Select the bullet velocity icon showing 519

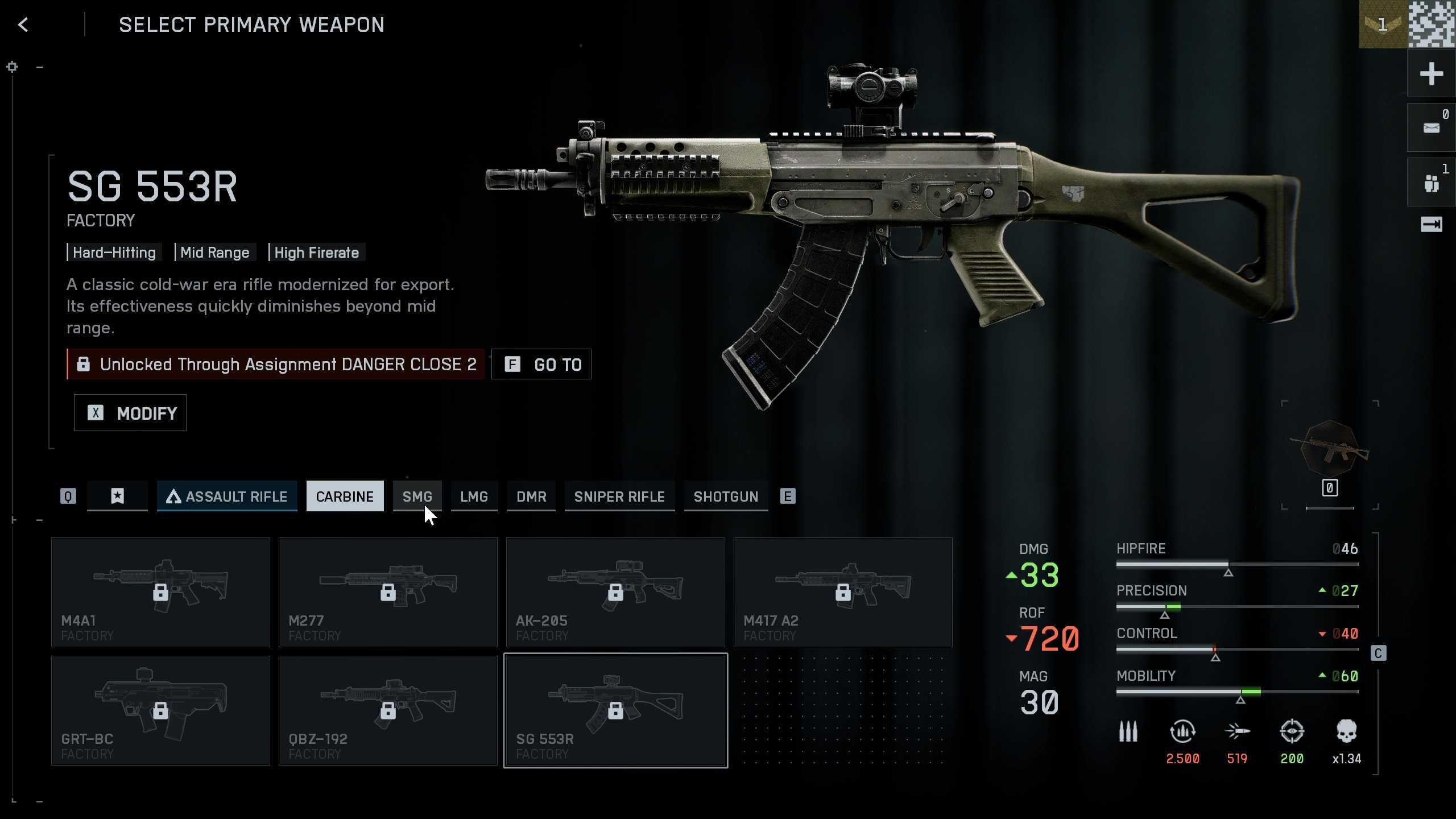(x=1238, y=734)
